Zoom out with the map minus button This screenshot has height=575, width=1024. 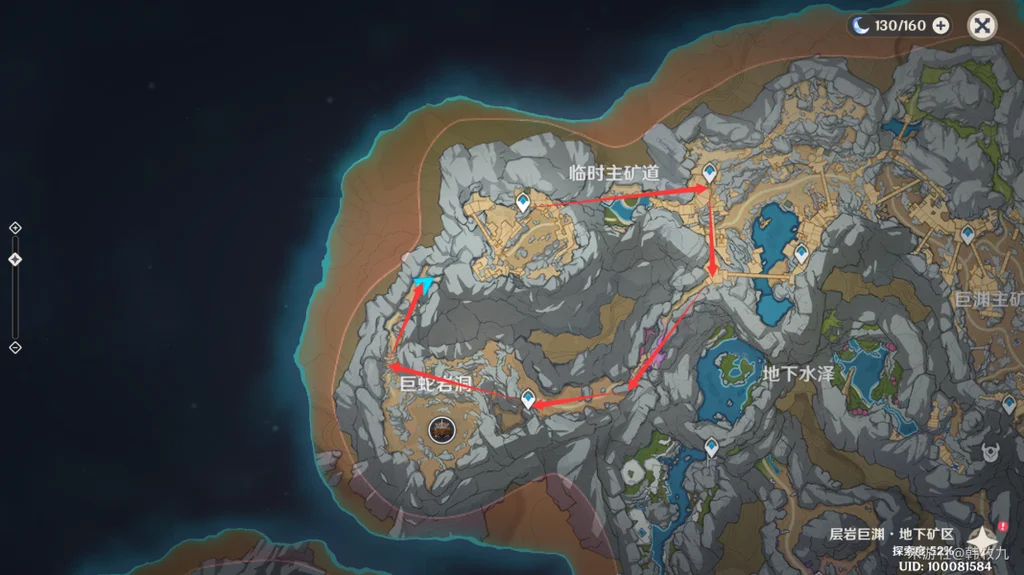15,347
